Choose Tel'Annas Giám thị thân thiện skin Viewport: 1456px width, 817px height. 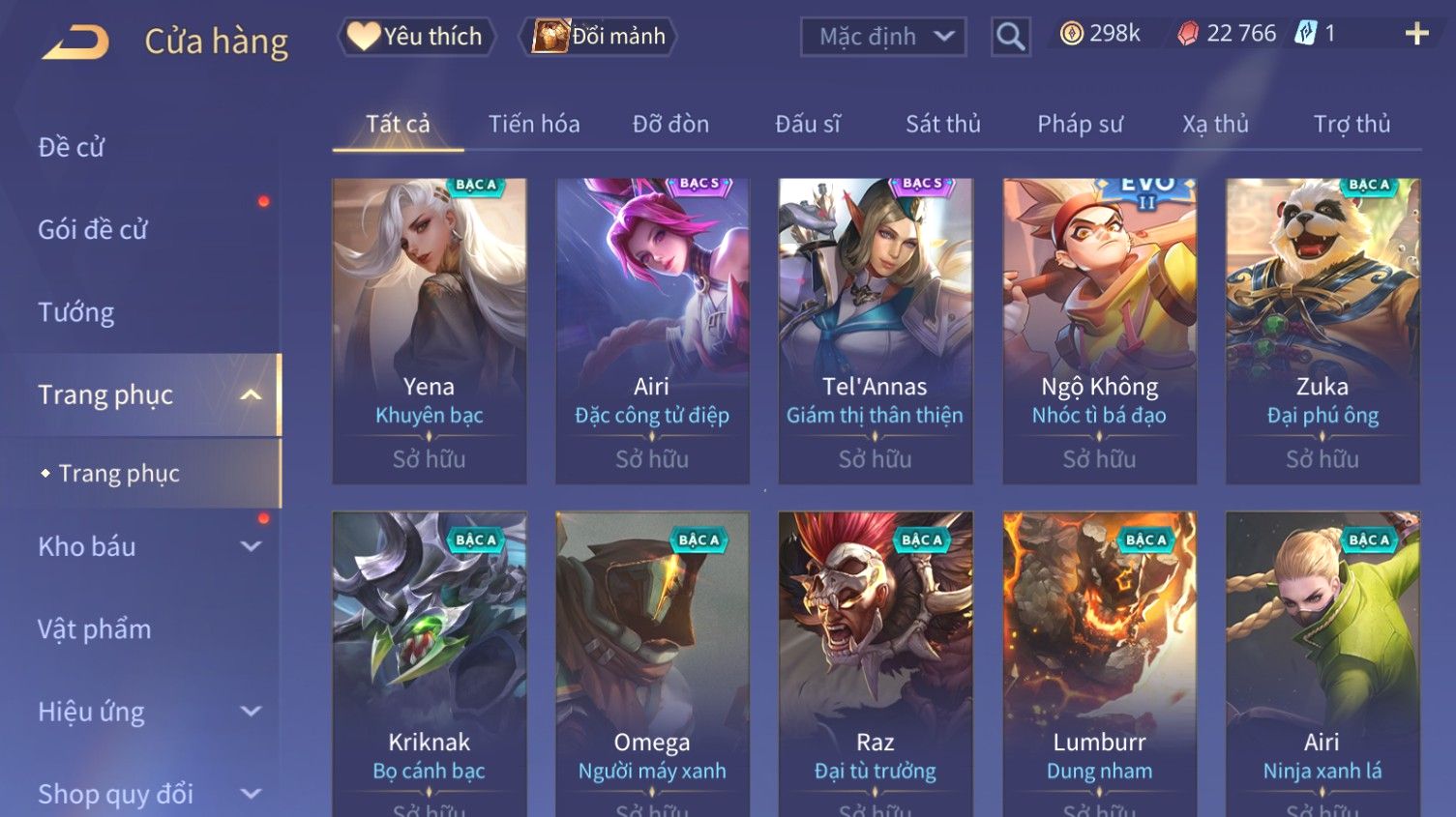(x=875, y=329)
